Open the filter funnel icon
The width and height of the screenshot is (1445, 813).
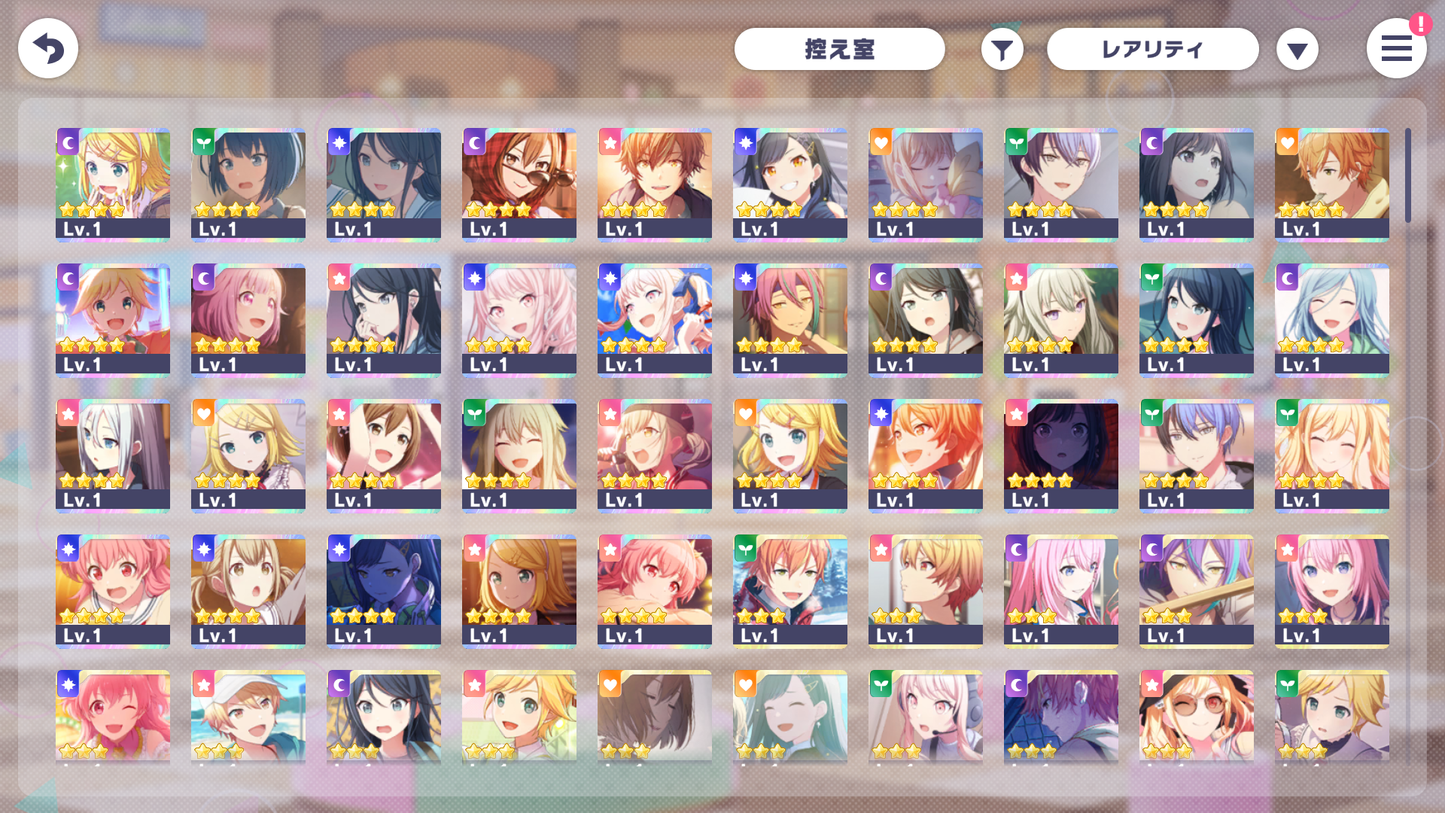tap(1002, 48)
